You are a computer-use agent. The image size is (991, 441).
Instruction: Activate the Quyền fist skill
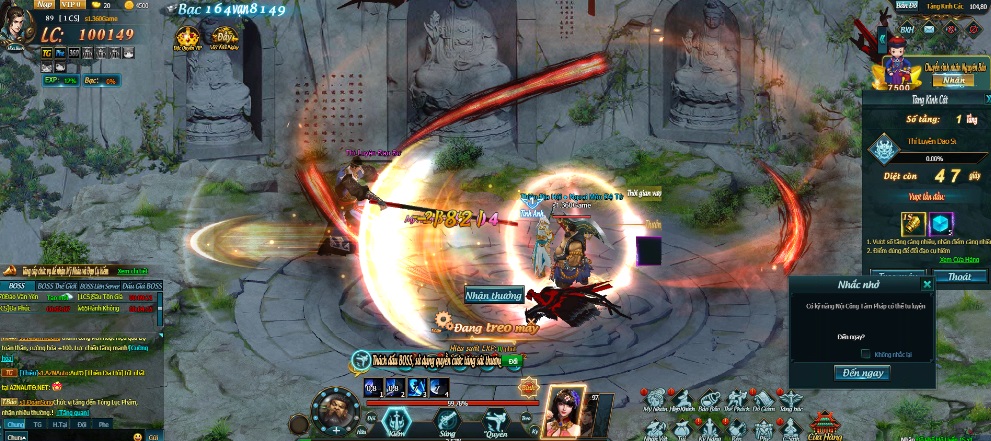(x=495, y=423)
